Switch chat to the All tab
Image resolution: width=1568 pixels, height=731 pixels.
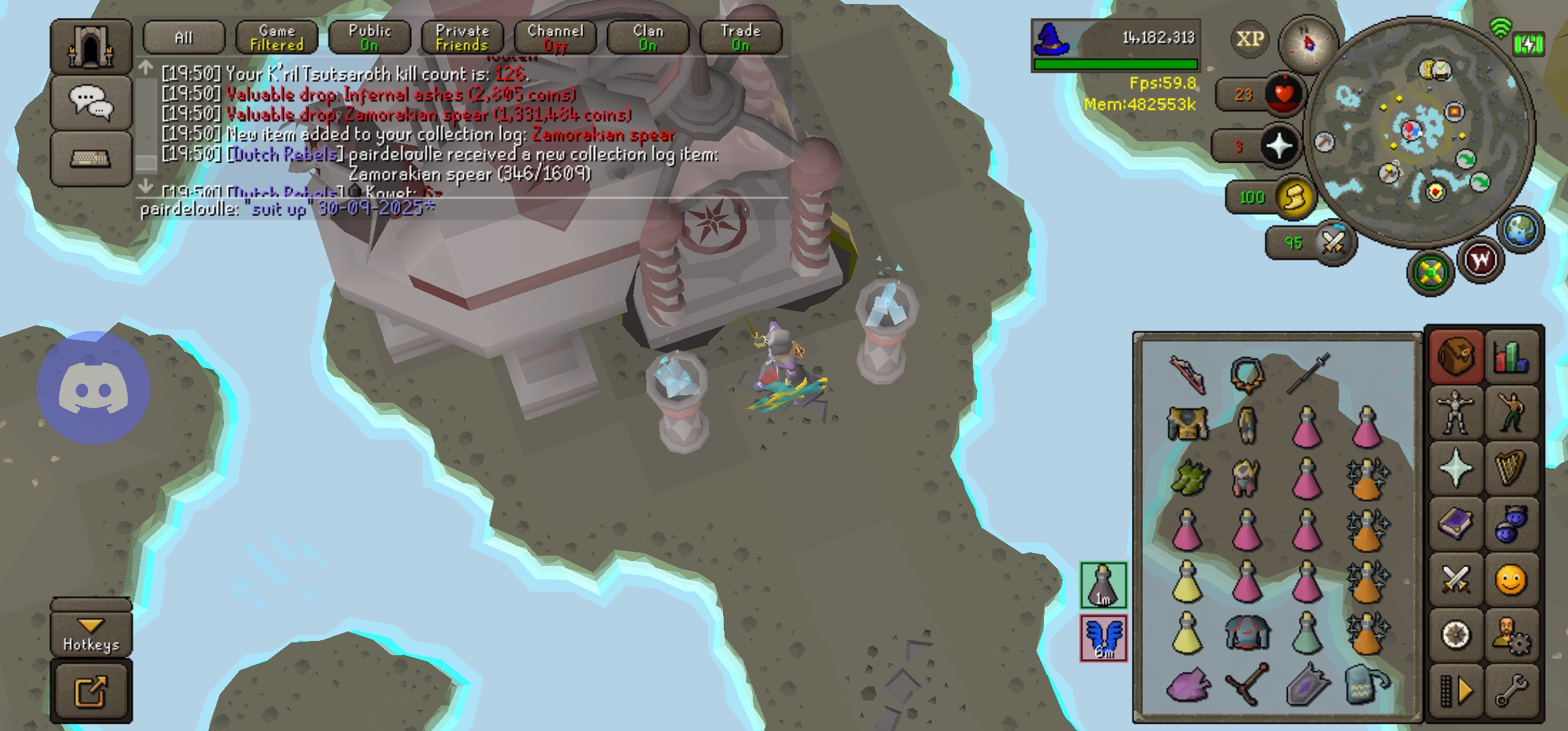[183, 38]
